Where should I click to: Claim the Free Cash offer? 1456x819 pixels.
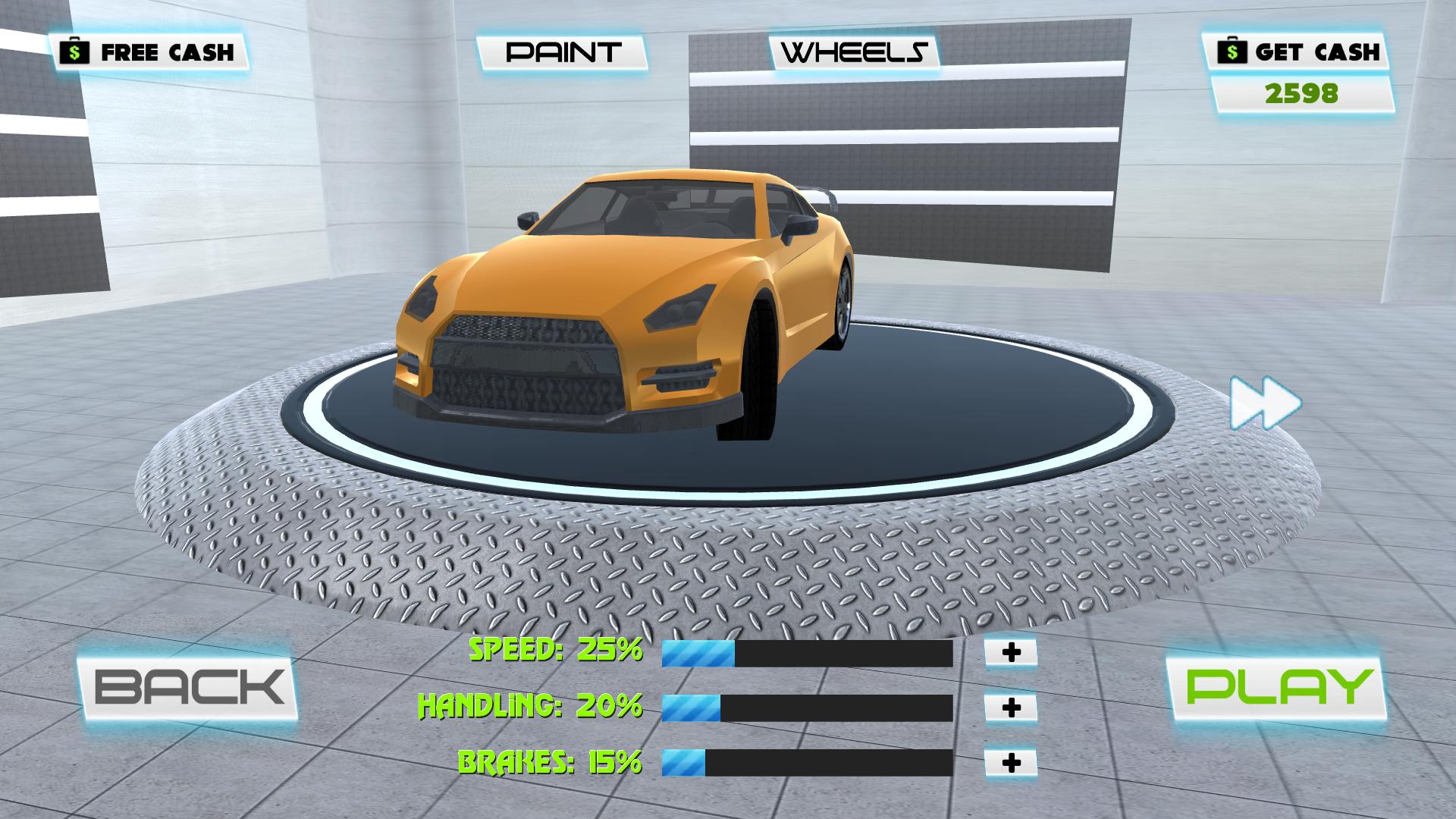[x=150, y=52]
